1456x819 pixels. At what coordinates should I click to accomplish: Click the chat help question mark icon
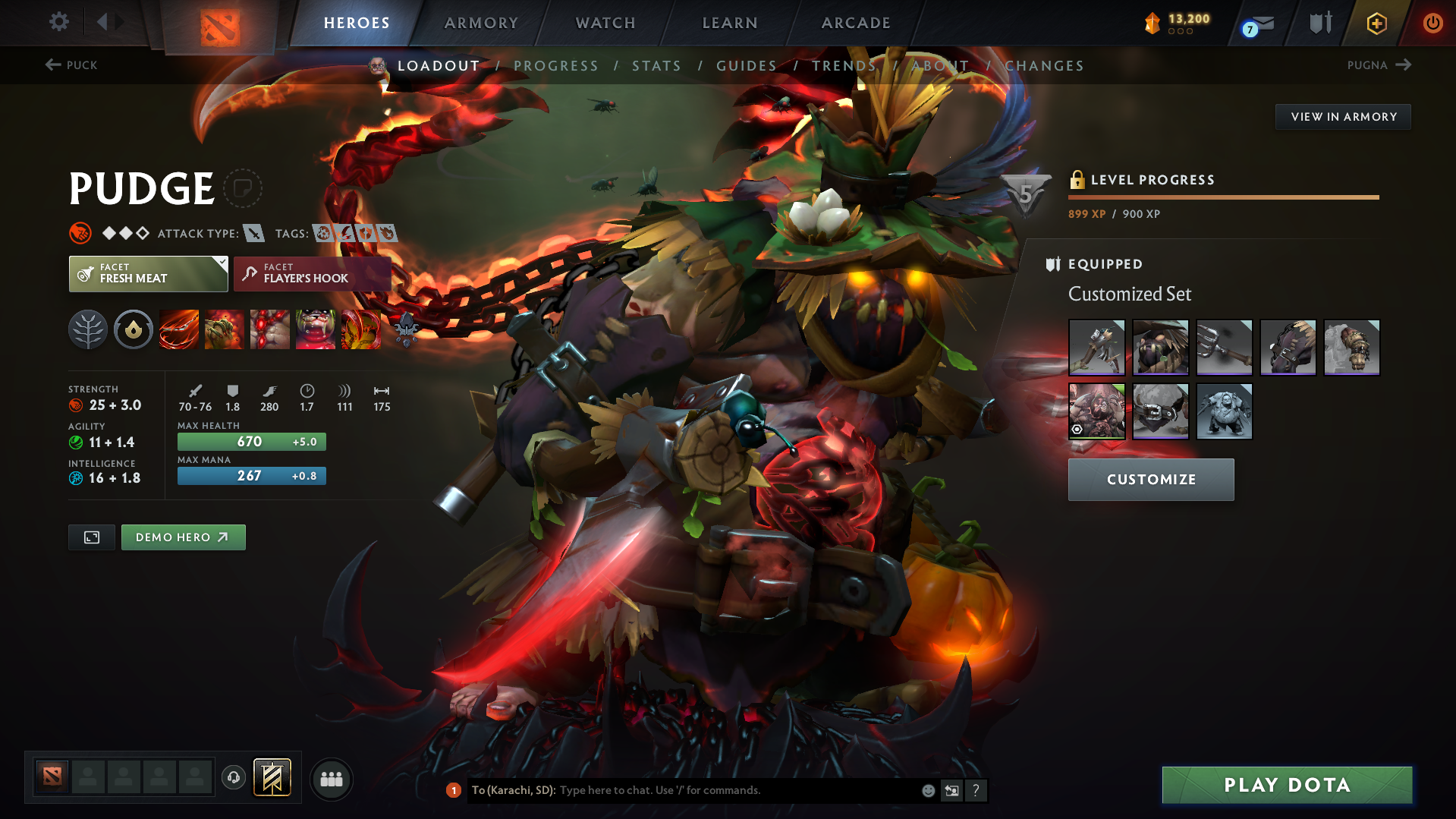point(976,790)
